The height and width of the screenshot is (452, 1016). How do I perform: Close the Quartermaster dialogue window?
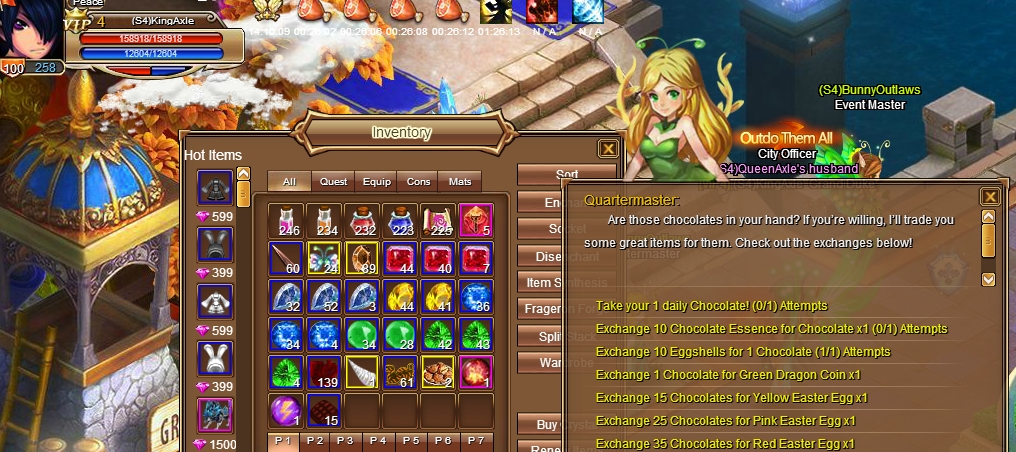[990, 197]
